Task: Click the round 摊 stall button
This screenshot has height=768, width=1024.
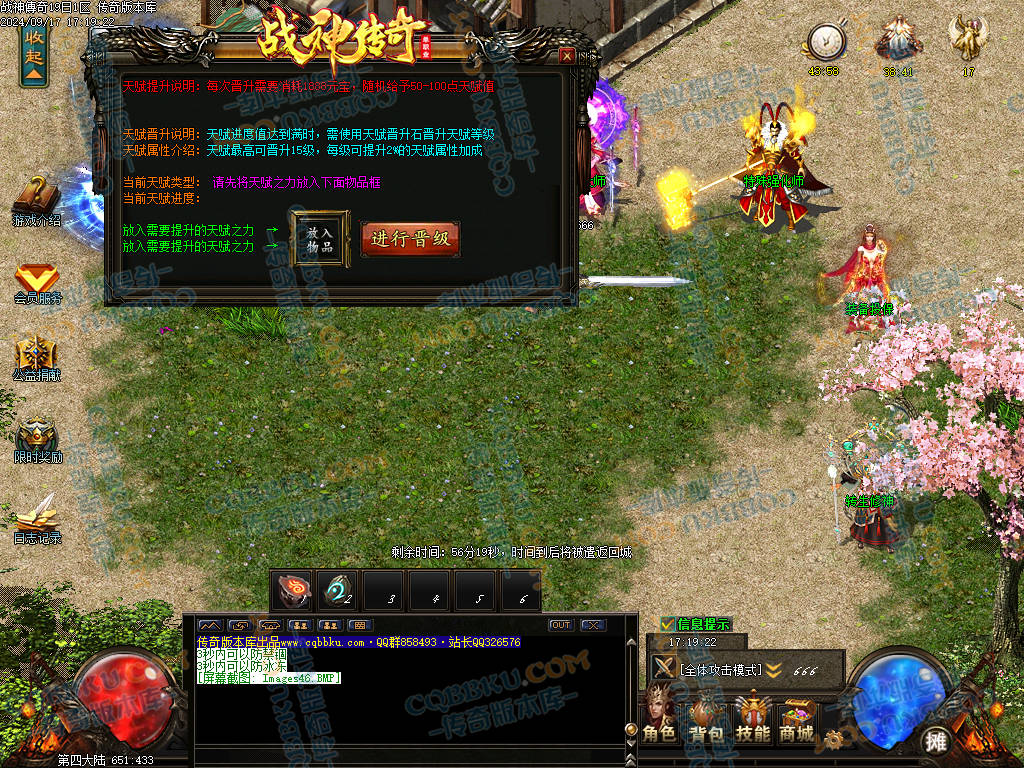Action: [x=935, y=741]
